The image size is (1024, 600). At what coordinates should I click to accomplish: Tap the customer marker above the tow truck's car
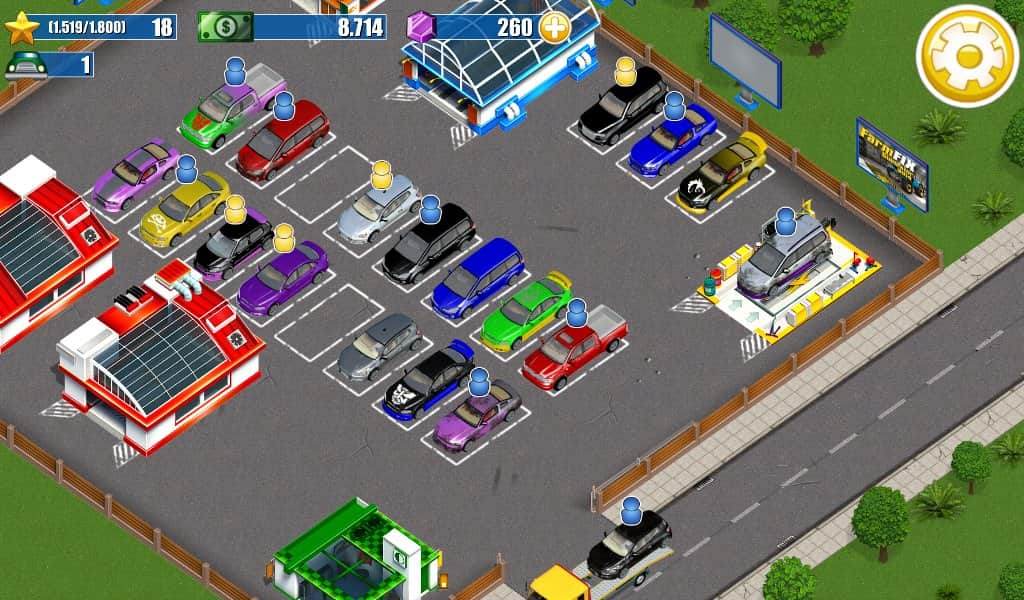(x=630, y=511)
